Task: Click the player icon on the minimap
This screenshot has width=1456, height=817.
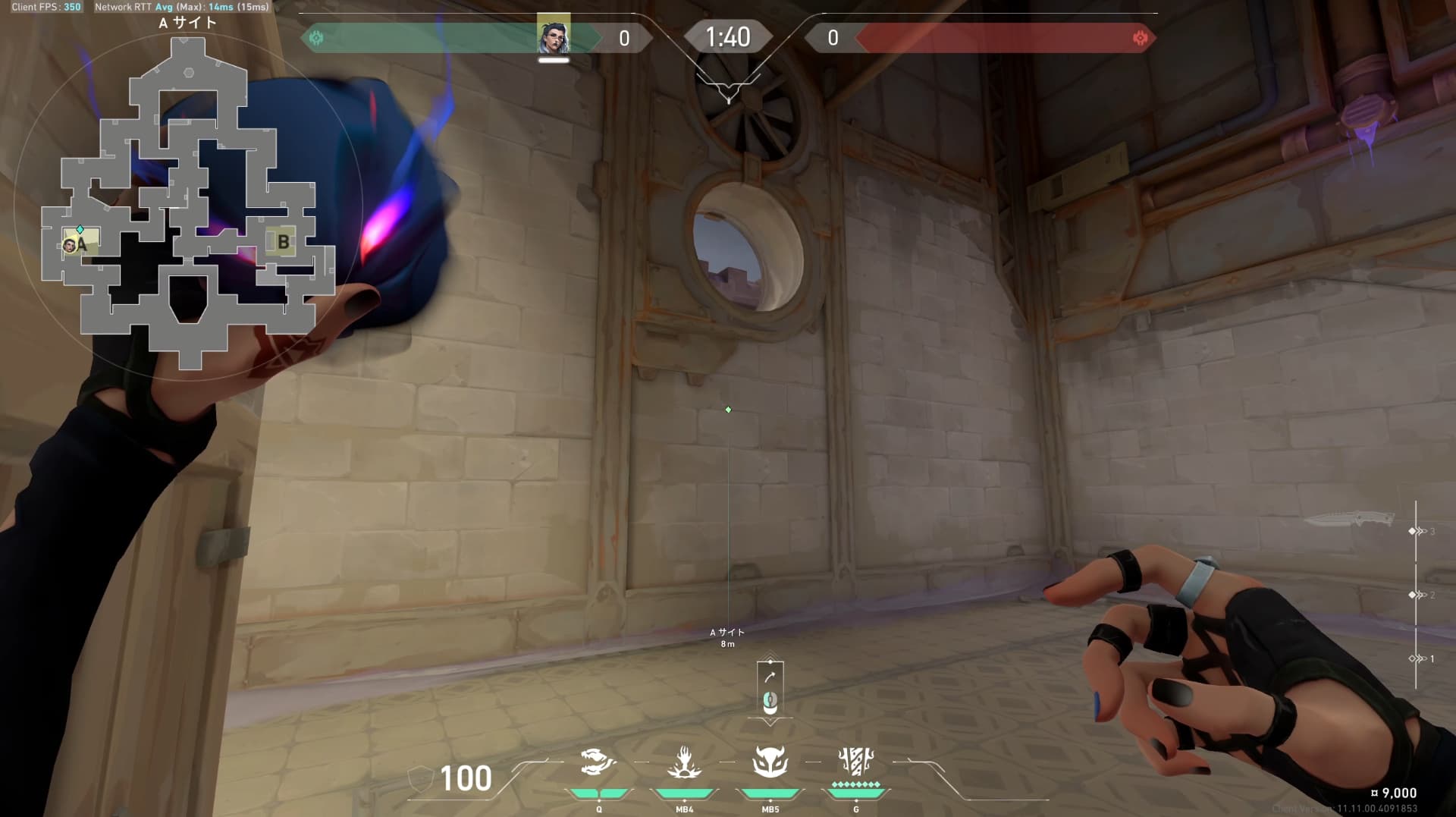Action: click(x=70, y=244)
